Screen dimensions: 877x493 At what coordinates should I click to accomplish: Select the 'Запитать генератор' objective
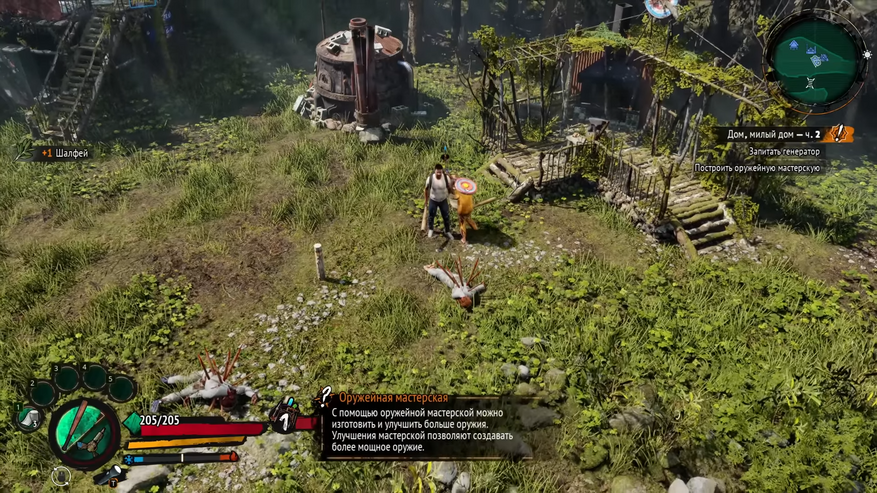tap(784, 151)
